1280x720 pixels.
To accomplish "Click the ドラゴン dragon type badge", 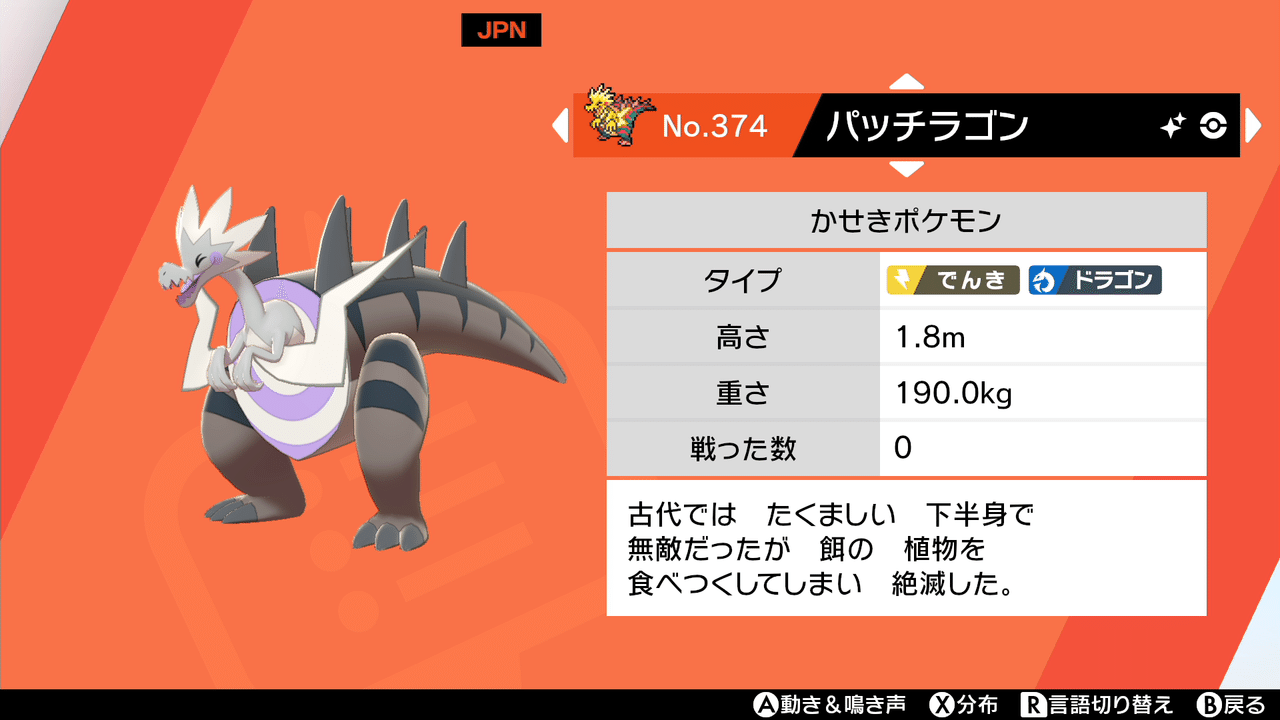I will pos(1096,281).
